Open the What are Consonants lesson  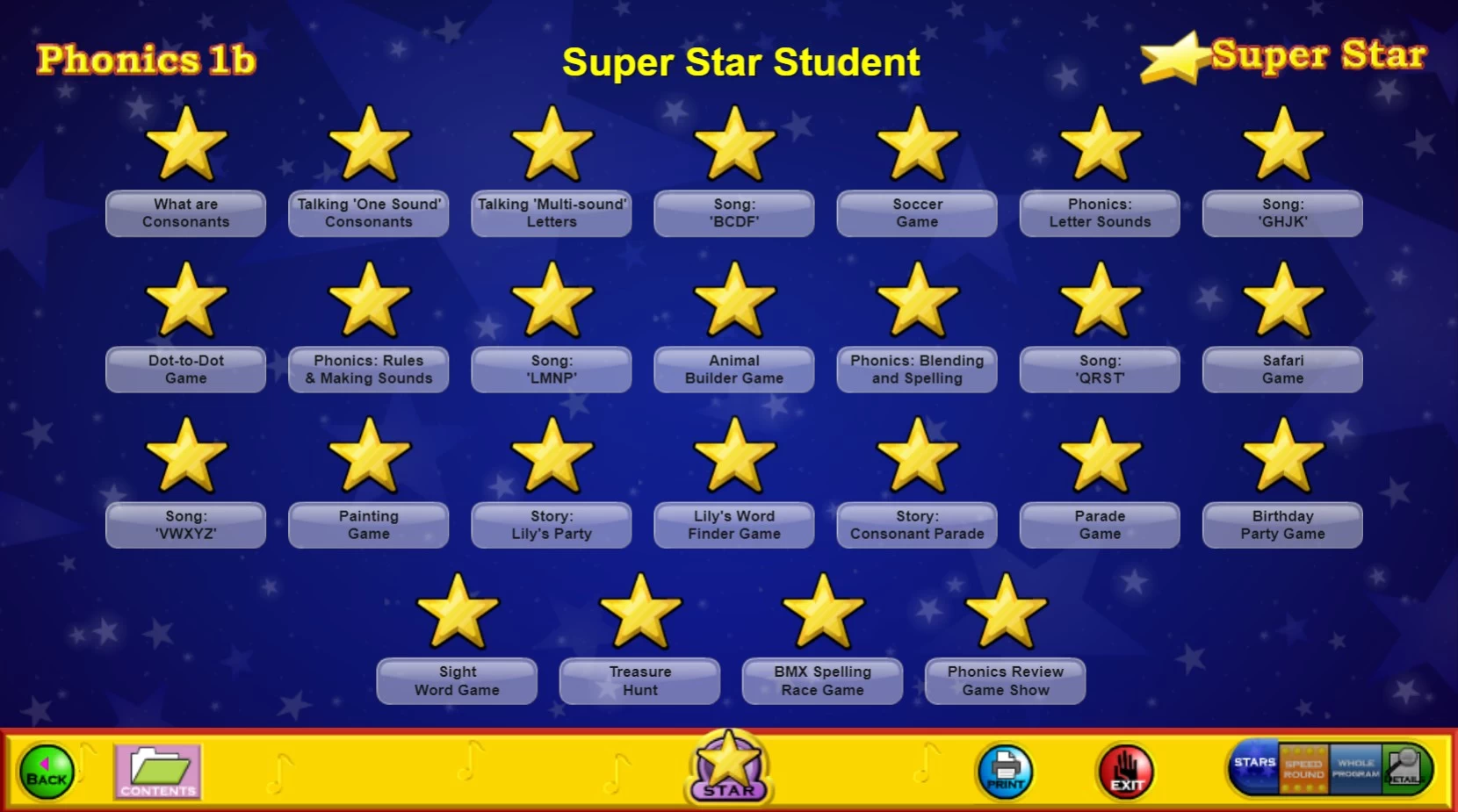[186, 213]
